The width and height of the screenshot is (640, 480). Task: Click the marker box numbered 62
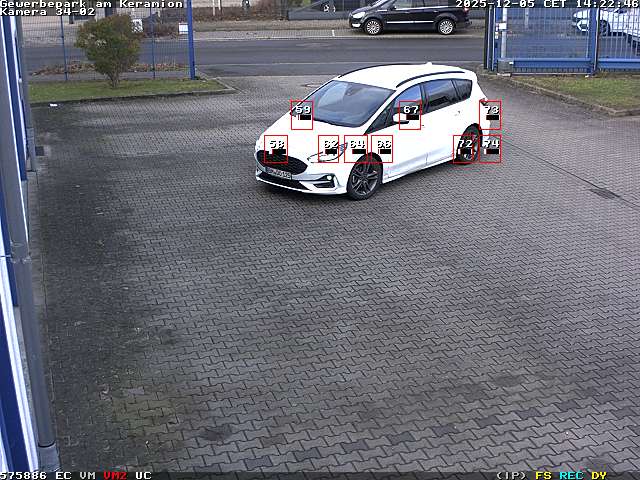pyautogui.click(x=329, y=149)
